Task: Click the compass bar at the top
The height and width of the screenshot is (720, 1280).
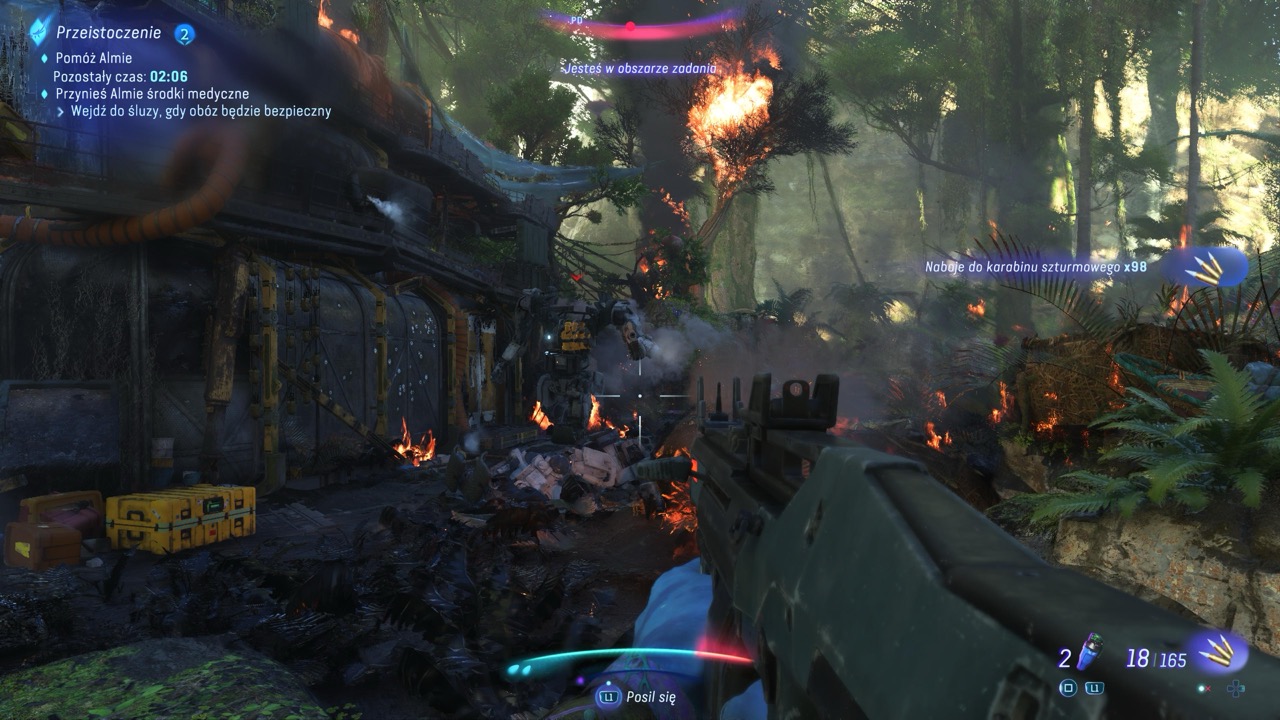Action: 640,24
